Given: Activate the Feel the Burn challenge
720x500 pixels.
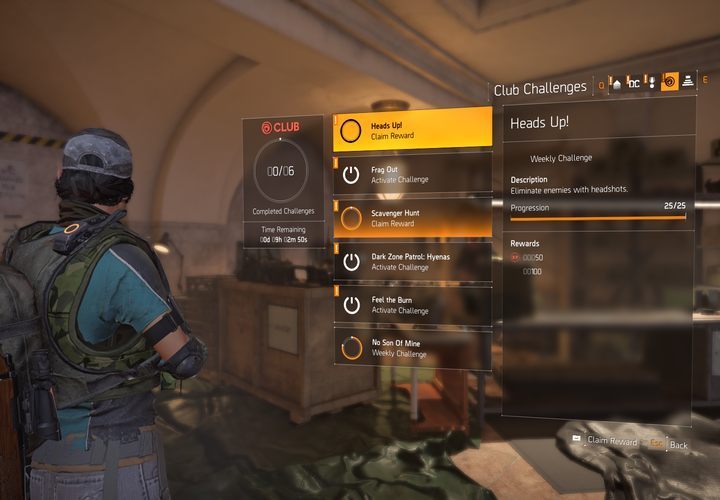Looking at the screenshot, I should (412, 305).
